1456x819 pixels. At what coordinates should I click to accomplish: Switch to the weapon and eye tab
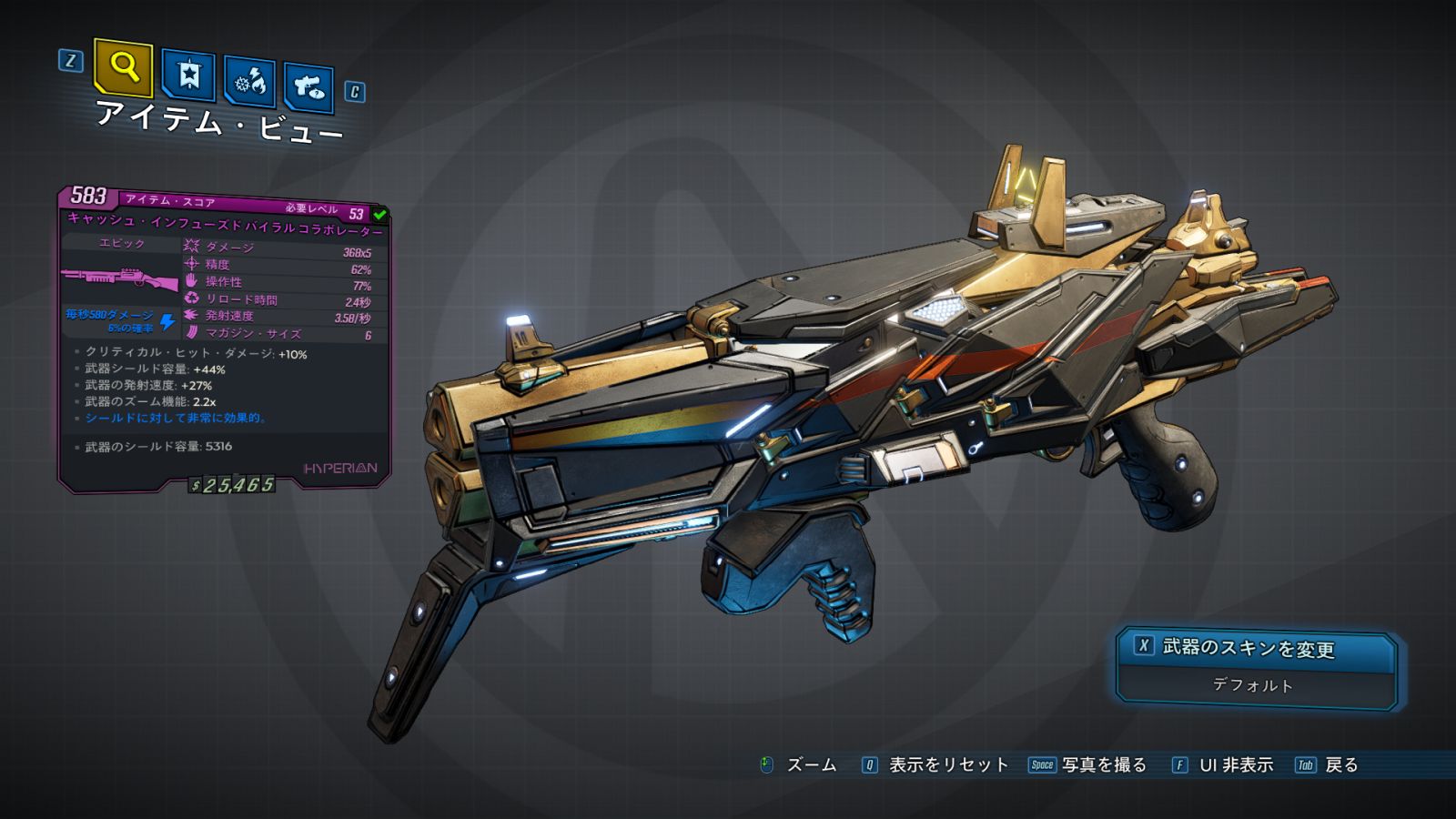pos(308,88)
